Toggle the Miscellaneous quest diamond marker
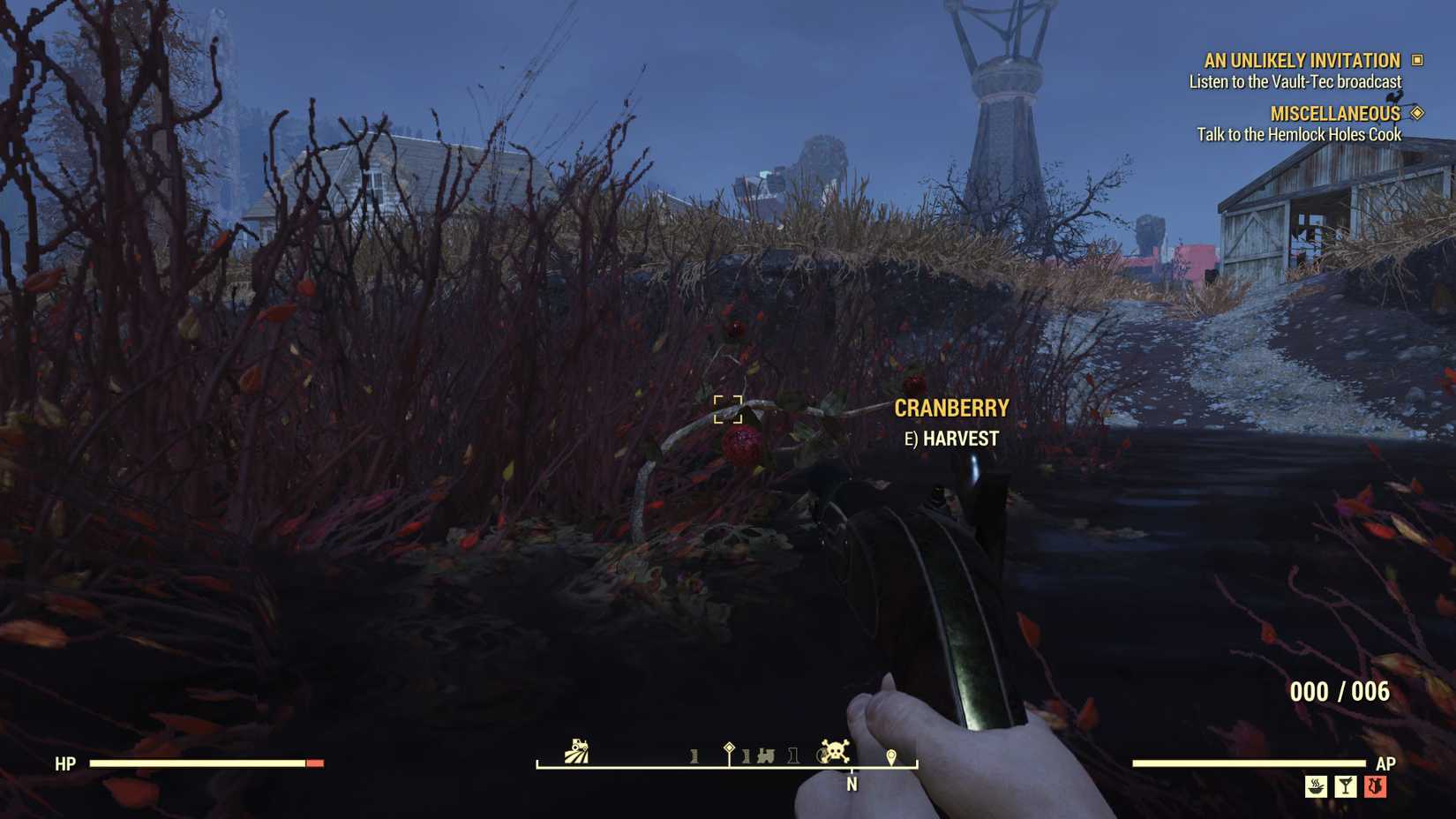The width and height of the screenshot is (1456, 819). click(x=1416, y=113)
